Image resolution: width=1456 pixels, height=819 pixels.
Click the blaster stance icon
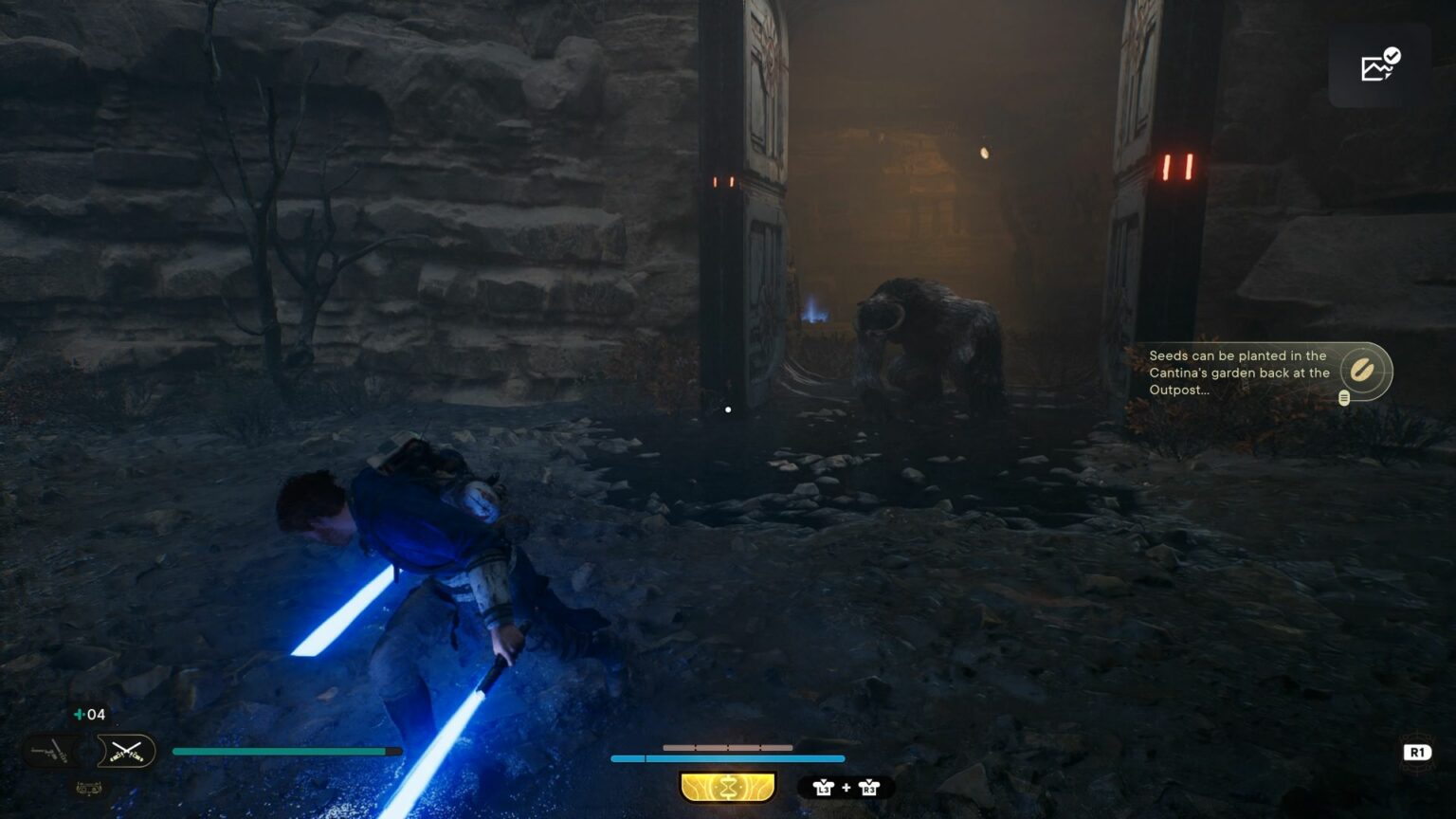pyautogui.click(x=49, y=752)
